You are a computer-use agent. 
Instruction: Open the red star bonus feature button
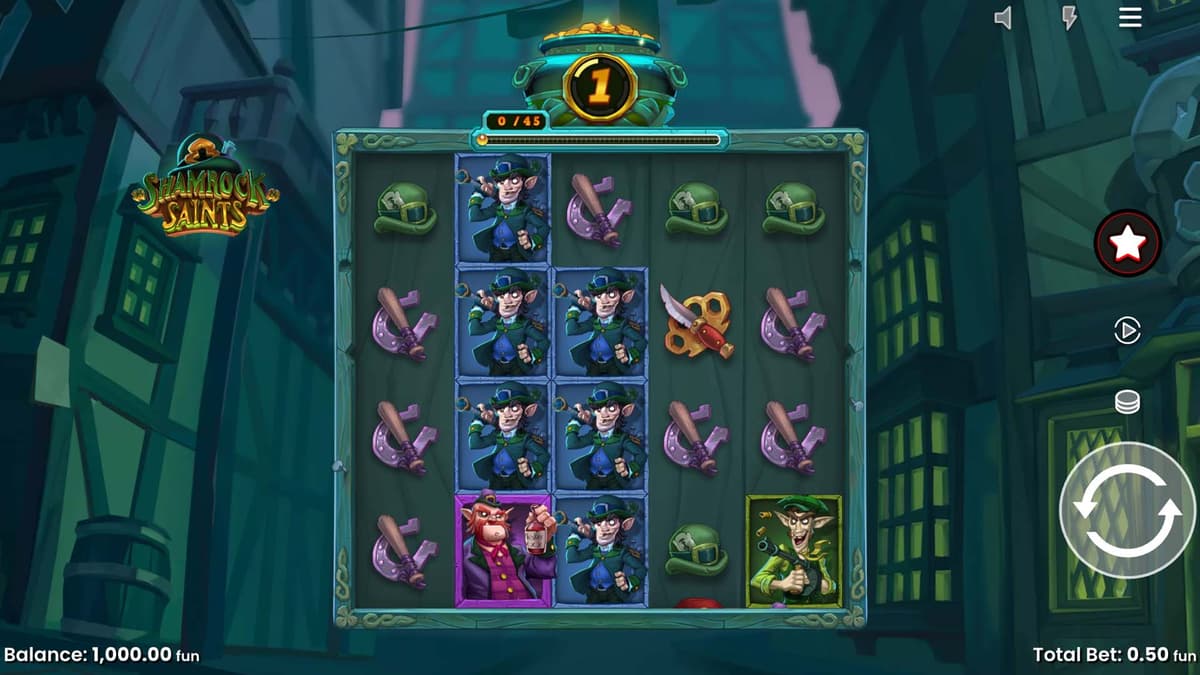point(1127,242)
